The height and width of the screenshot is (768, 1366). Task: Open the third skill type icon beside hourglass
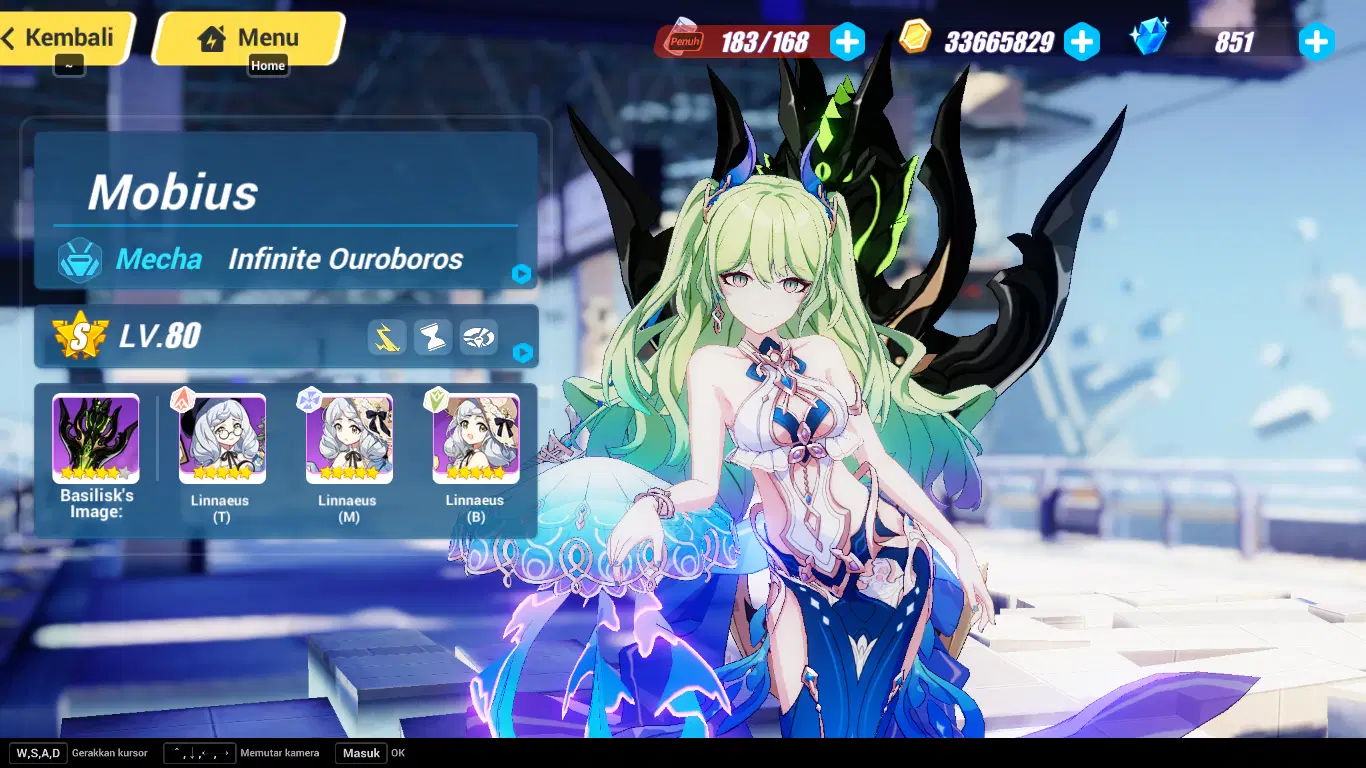tap(480, 338)
